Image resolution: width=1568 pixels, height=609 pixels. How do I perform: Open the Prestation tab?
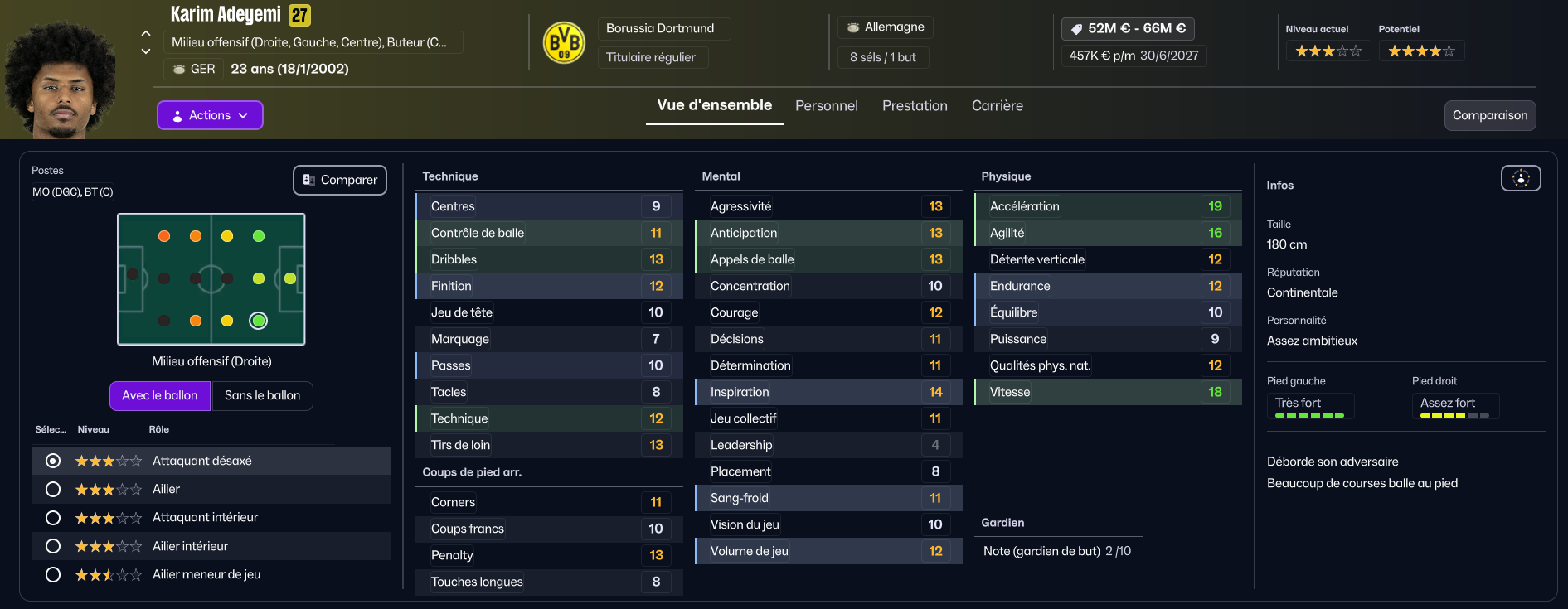point(915,106)
